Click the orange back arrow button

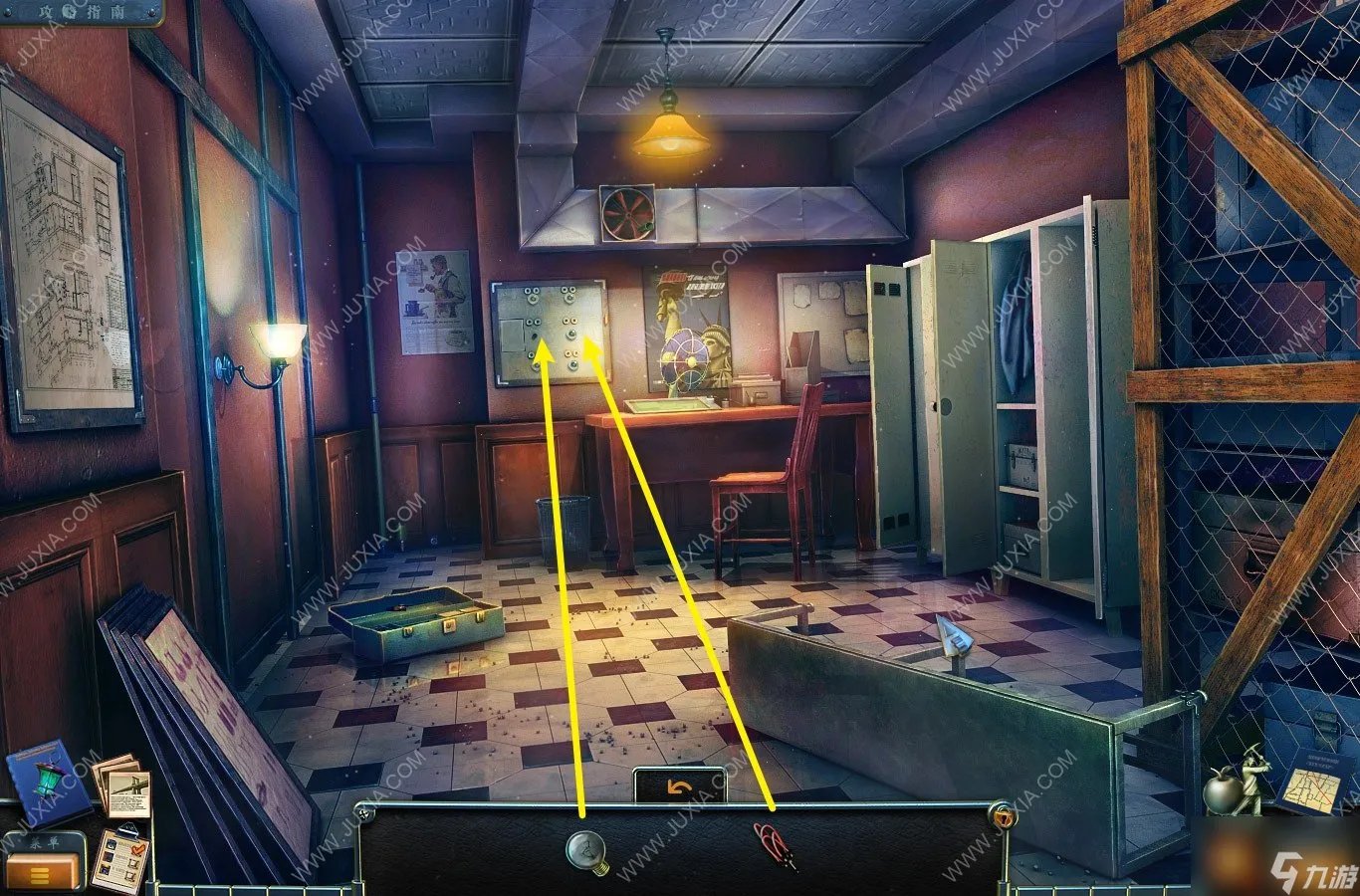click(x=680, y=787)
